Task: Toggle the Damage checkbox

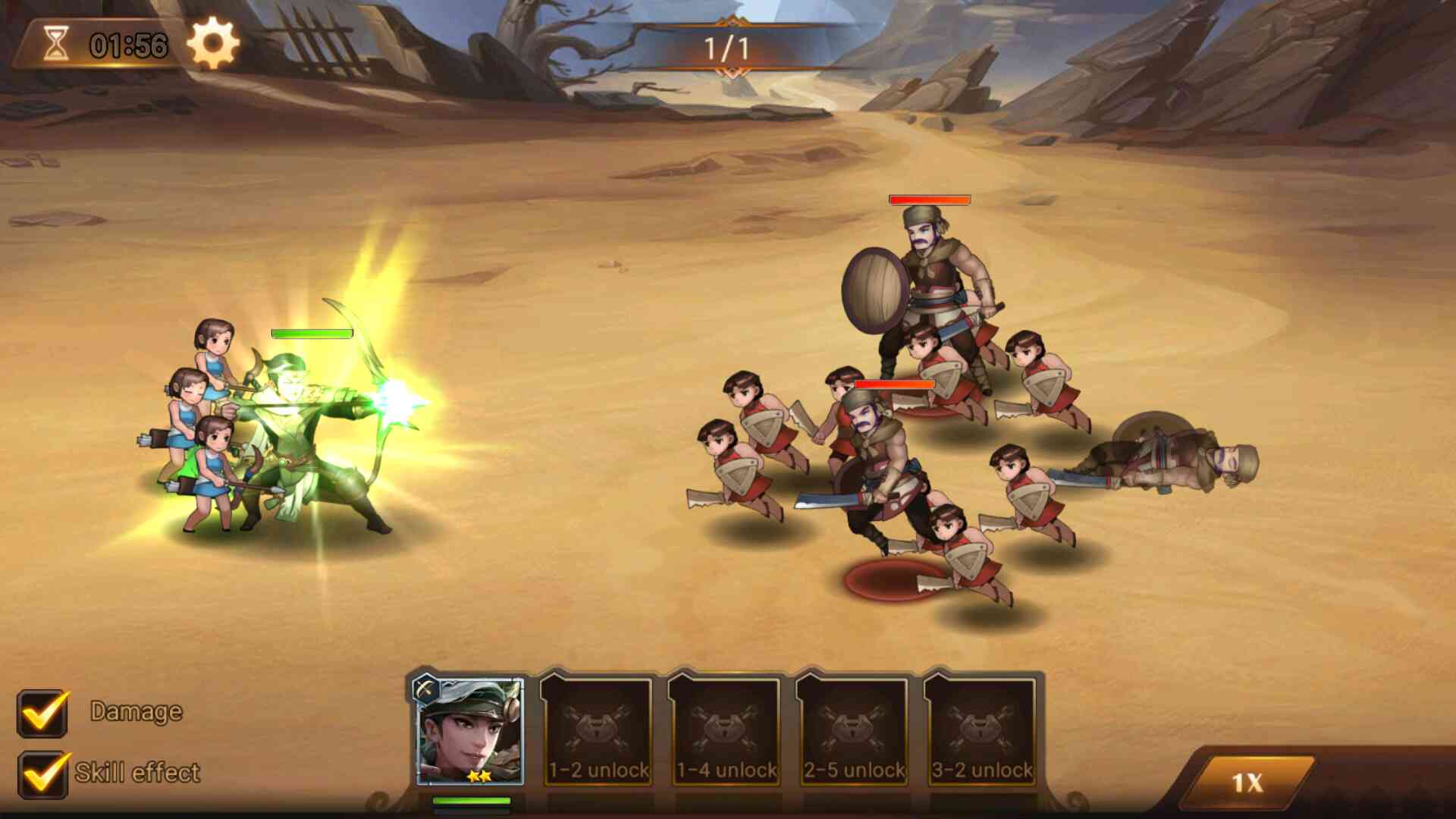Action: (42, 713)
